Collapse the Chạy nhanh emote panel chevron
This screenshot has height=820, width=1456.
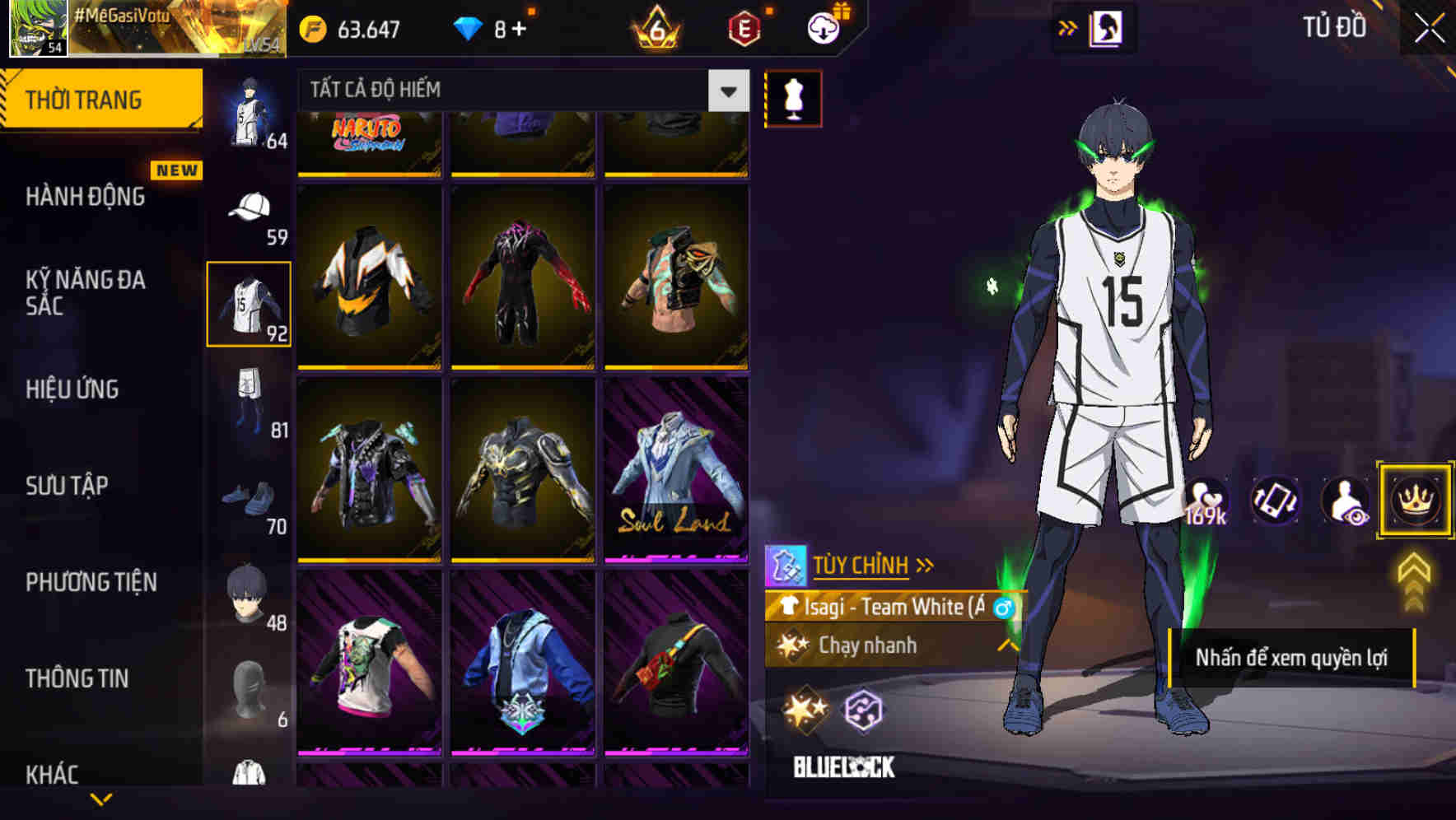tap(1007, 646)
